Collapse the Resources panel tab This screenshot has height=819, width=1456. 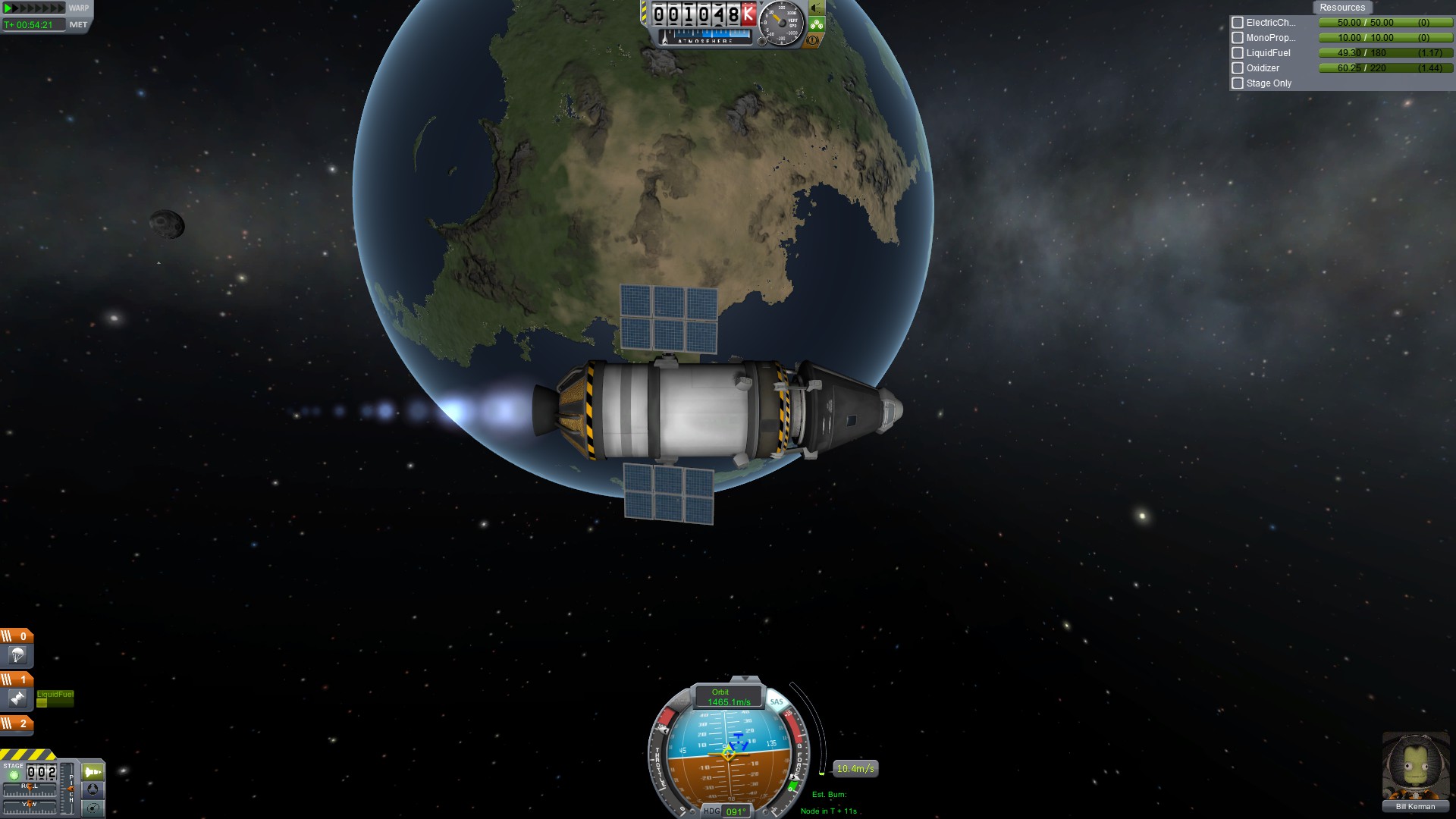1341,8
